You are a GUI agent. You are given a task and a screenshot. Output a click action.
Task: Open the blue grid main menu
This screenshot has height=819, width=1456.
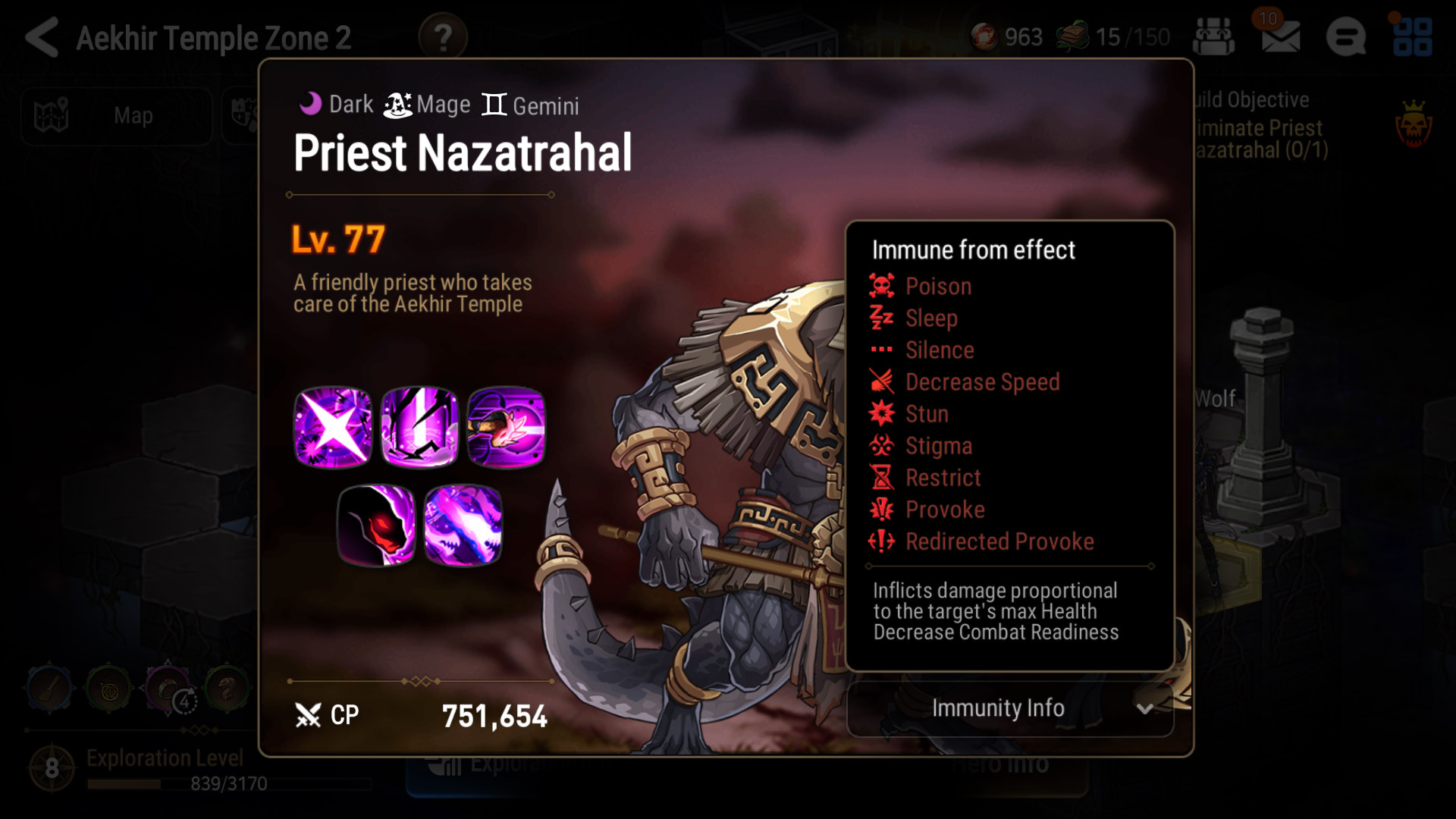pyautogui.click(x=1412, y=37)
